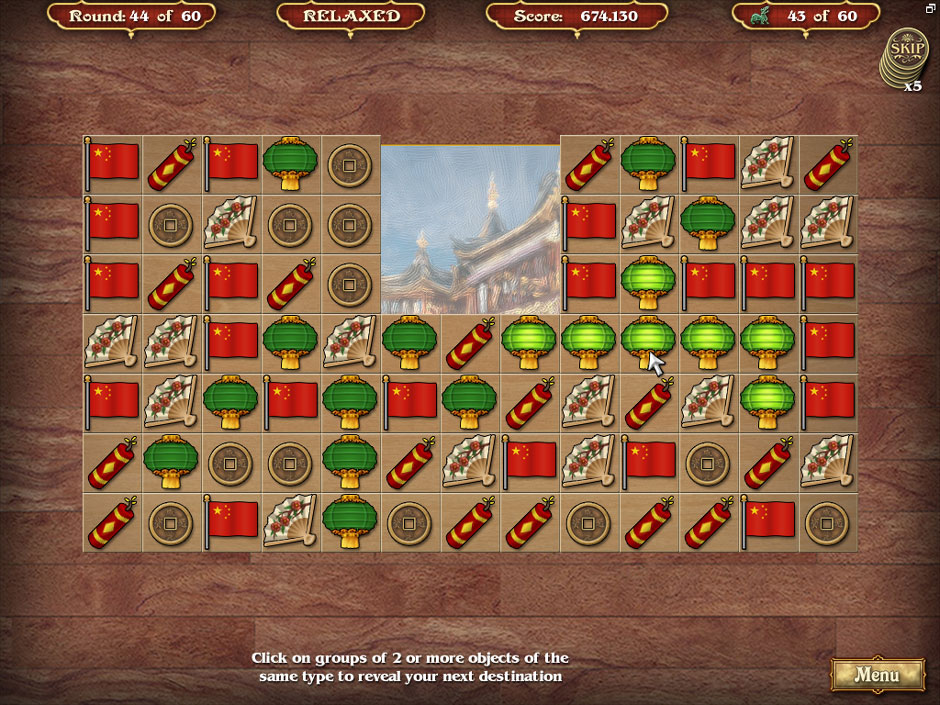Select the only fan tile in the top row

click(769, 163)
